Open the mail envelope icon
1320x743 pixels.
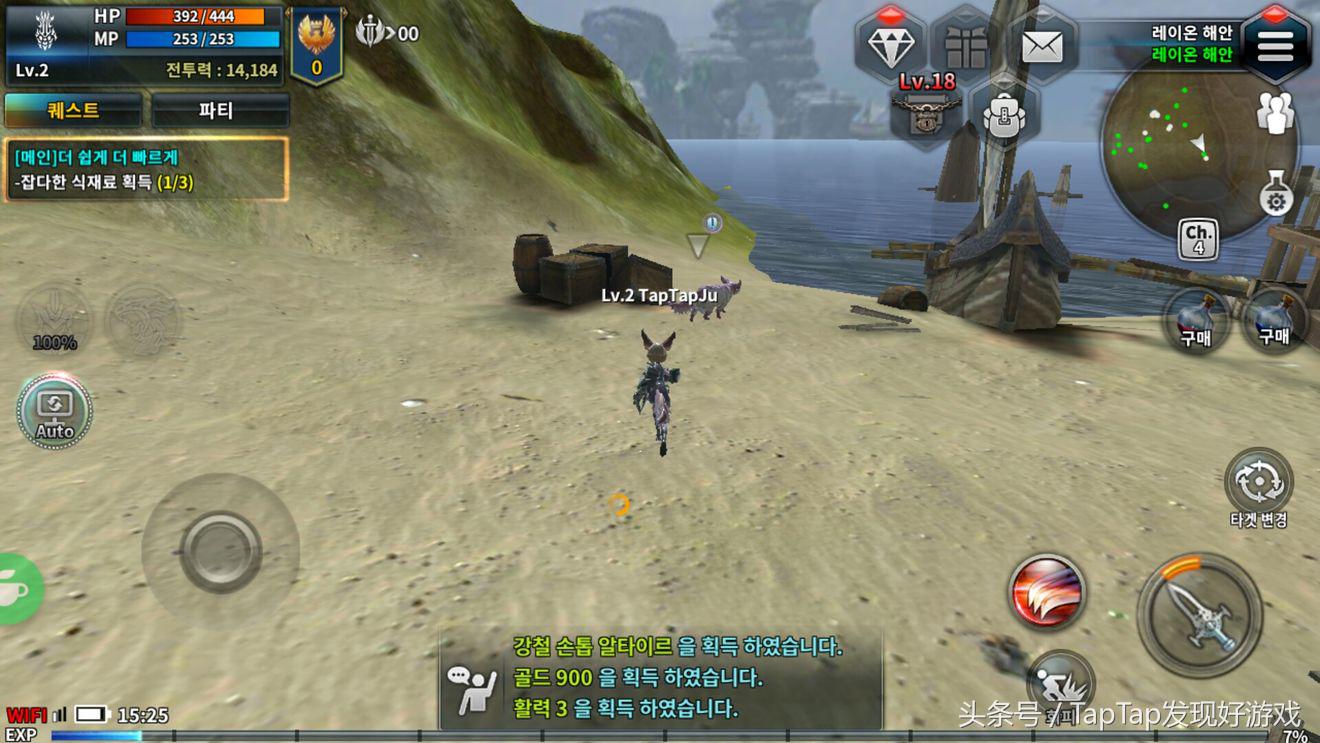tap(1041, 46)
